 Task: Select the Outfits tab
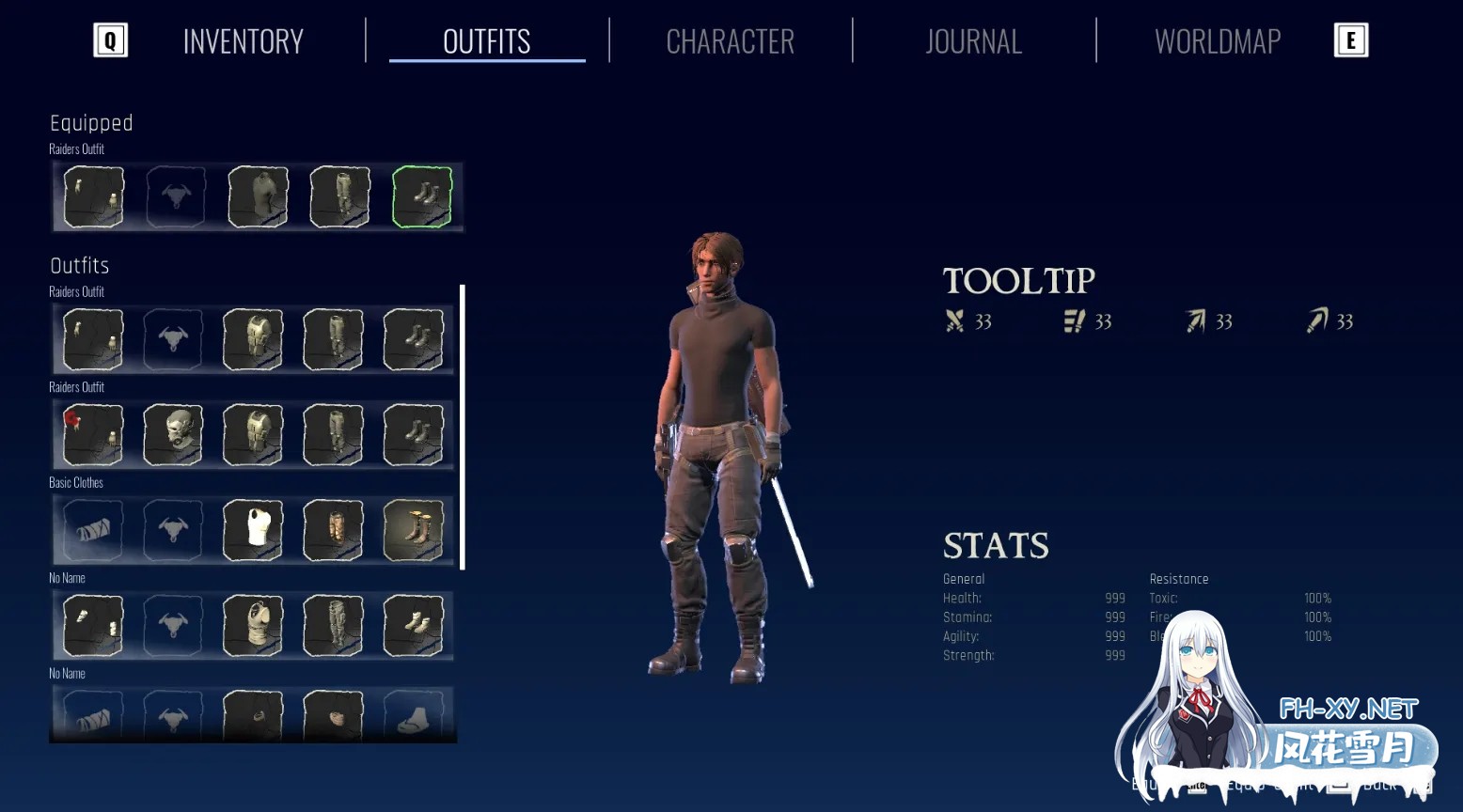point(486,41)
